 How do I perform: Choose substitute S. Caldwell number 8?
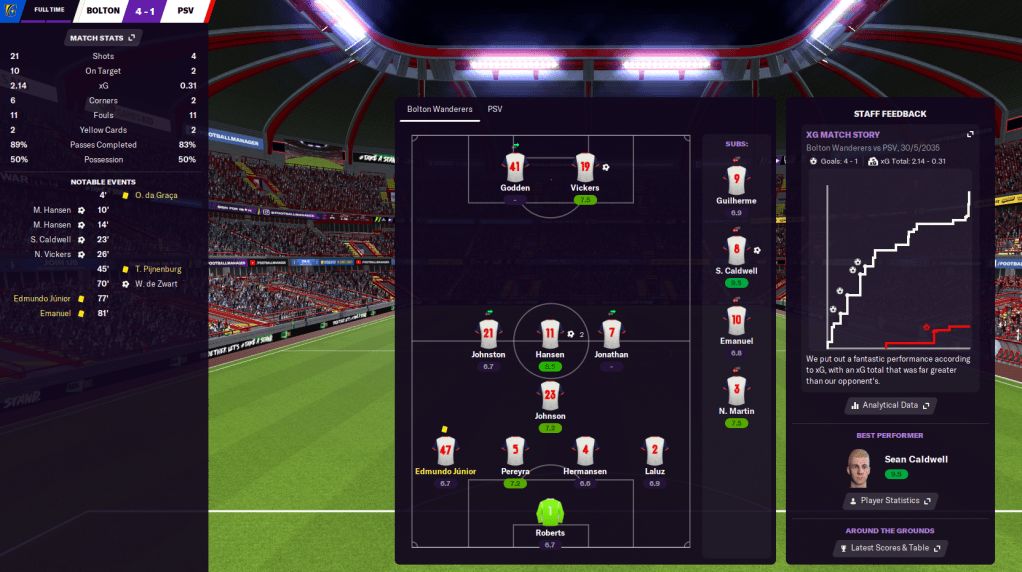736,250
